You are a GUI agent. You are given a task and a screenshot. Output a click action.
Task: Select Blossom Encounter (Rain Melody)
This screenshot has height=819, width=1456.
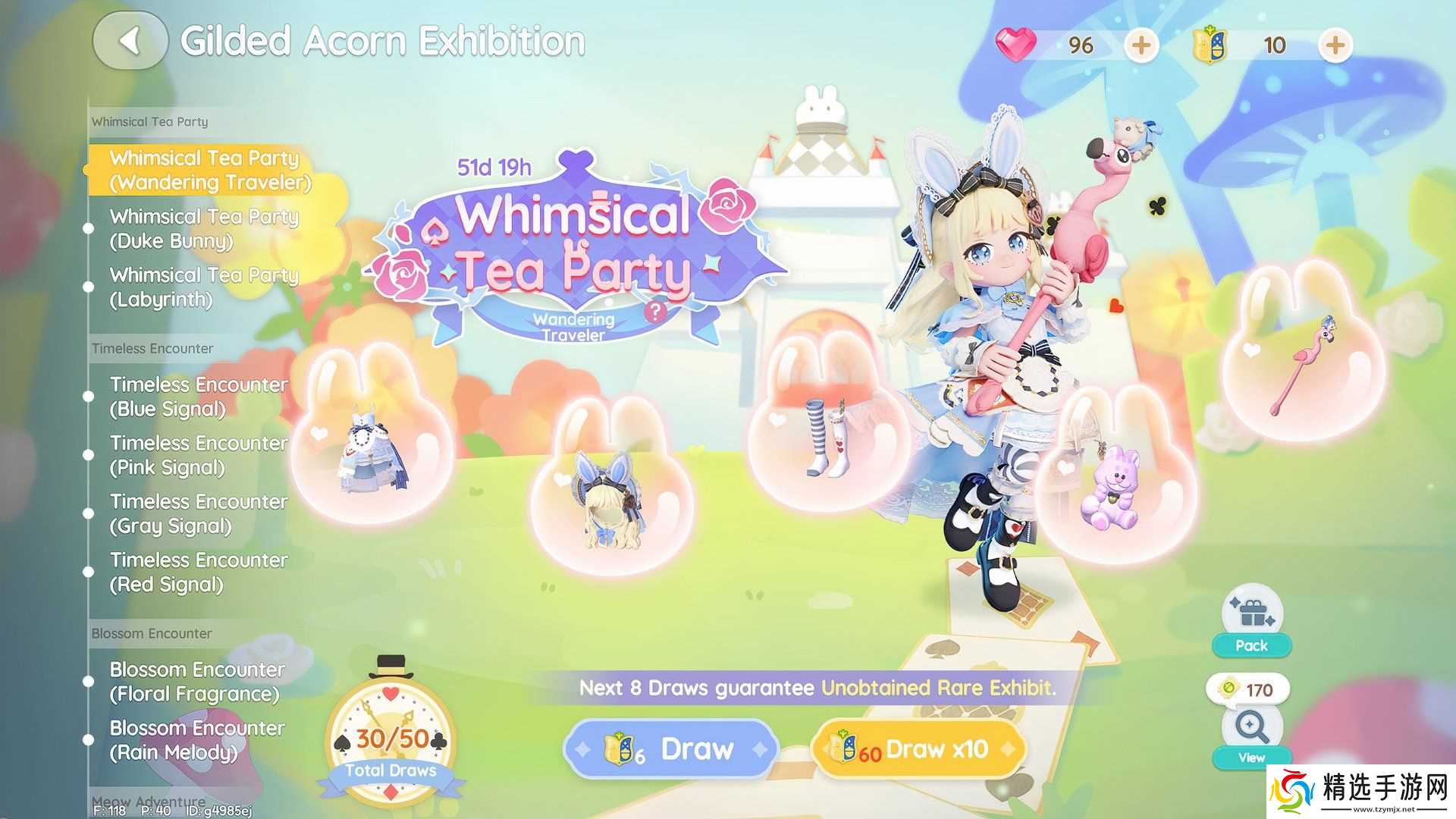[x=197, y=740]
